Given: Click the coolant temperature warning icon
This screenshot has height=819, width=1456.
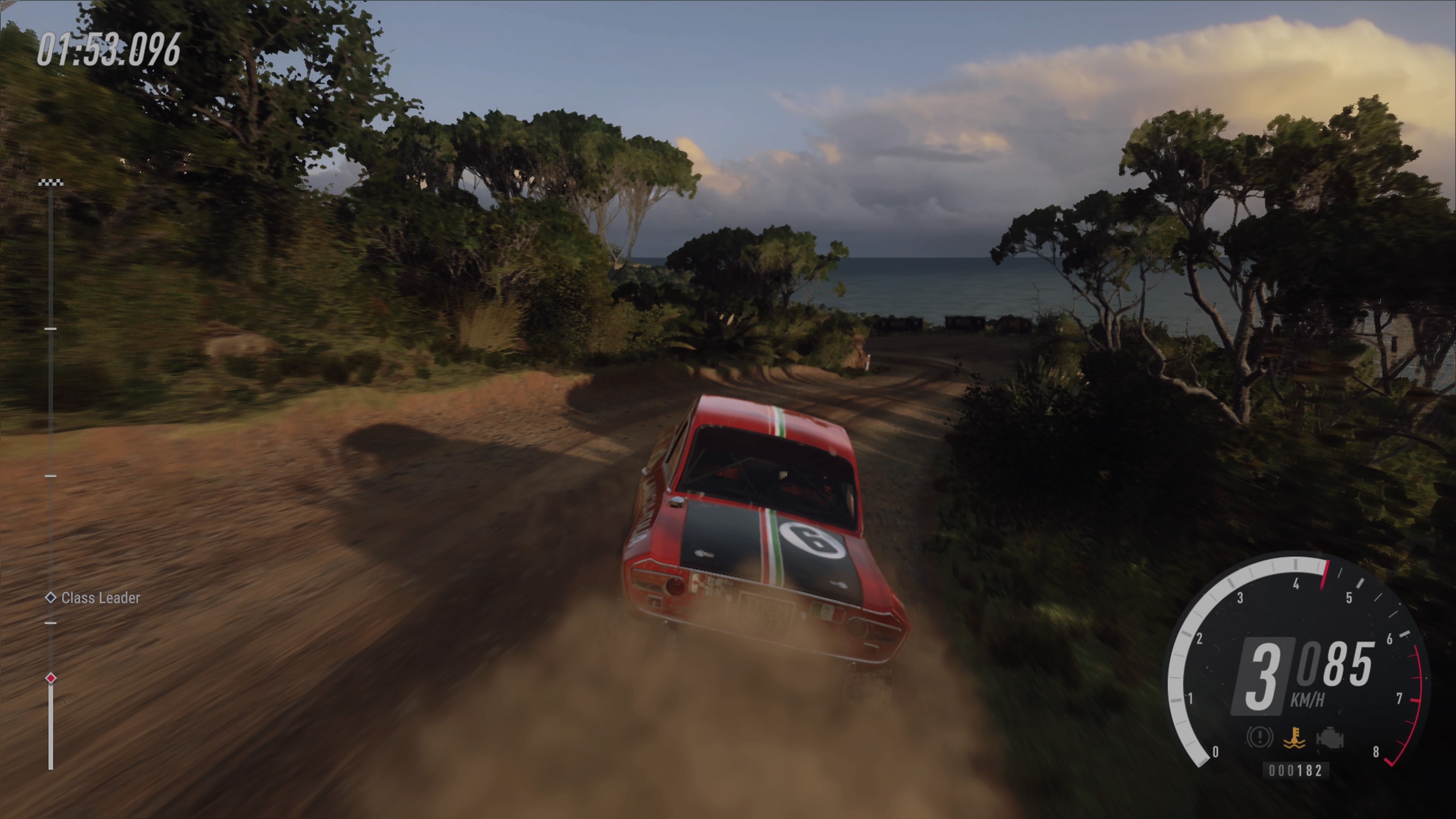Looking at the screenshot, I should [x=1294, y=738].
